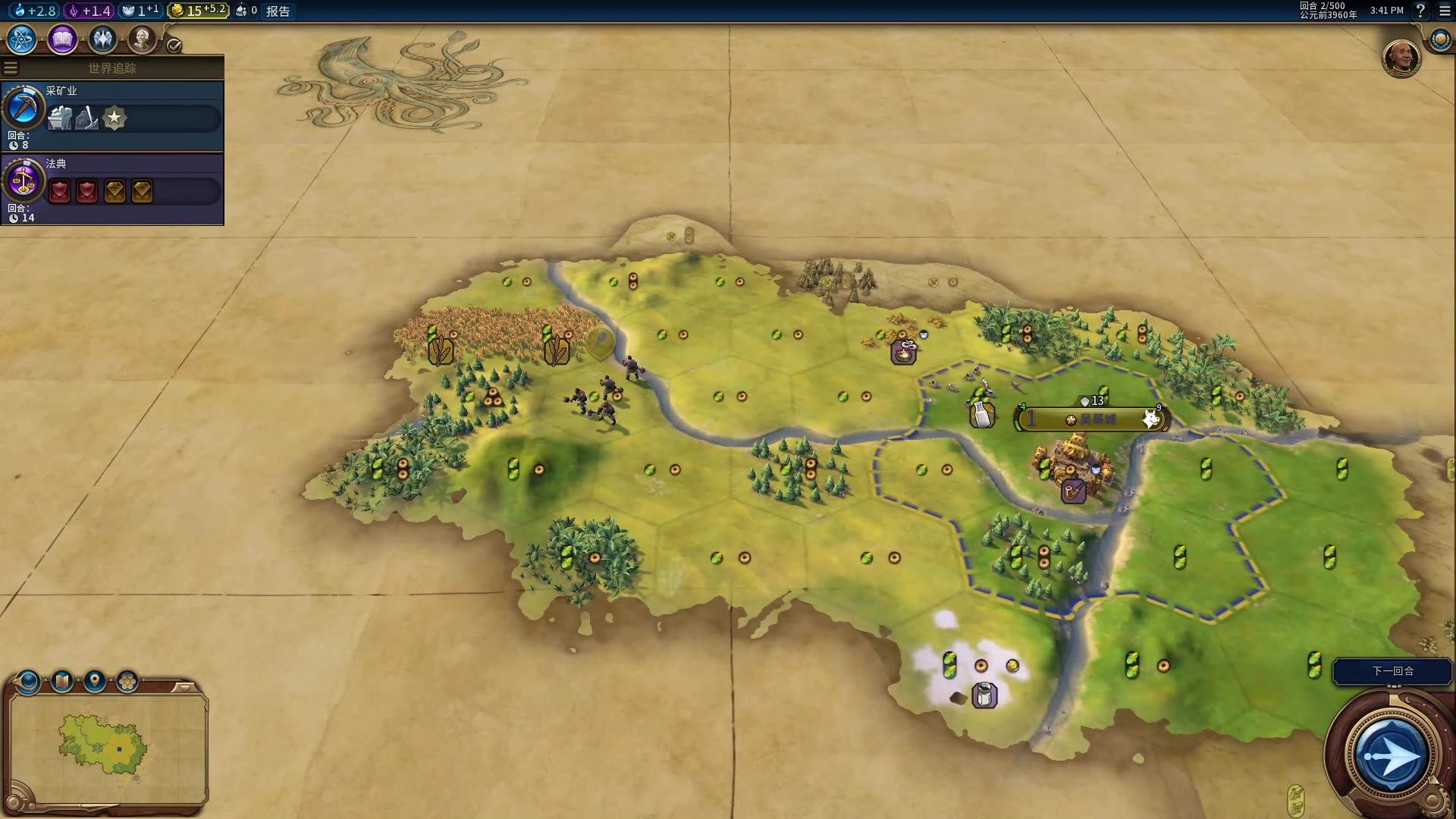Click the 下一回合 button
This screenshot has width=1456, height=819.
tap(1392, 671)
